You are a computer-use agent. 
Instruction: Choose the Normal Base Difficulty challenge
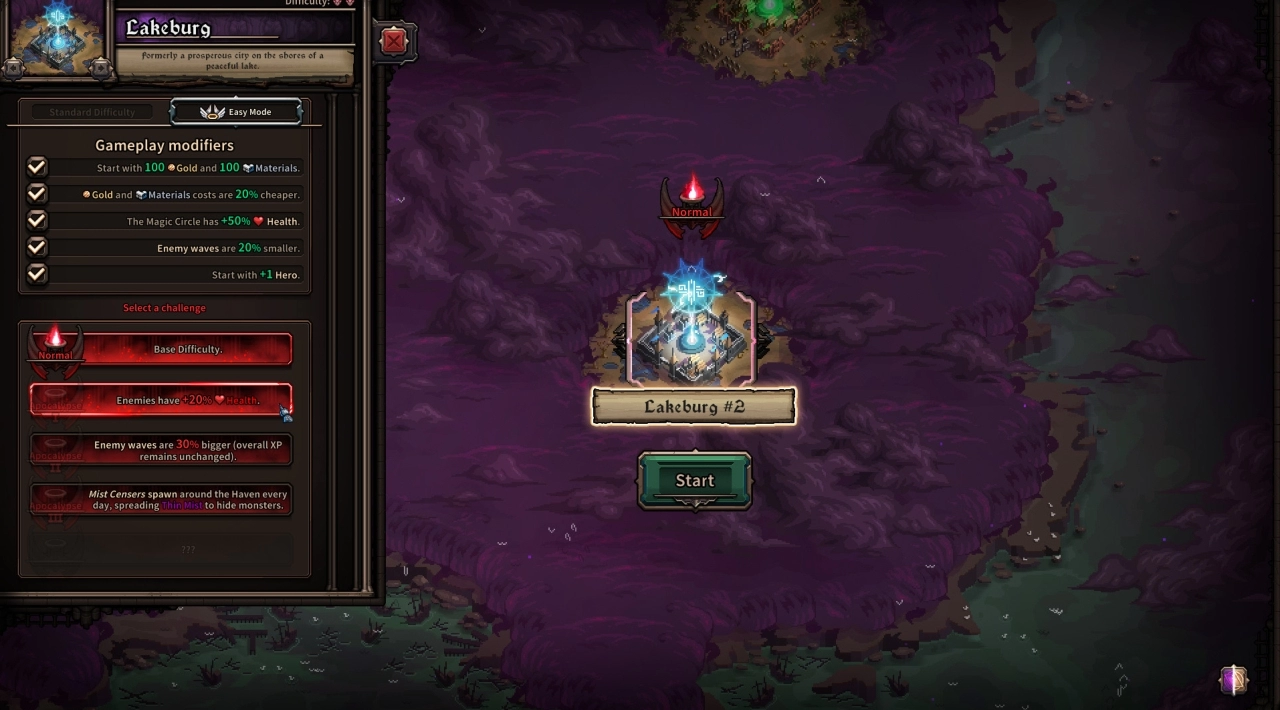click(162, 349)
